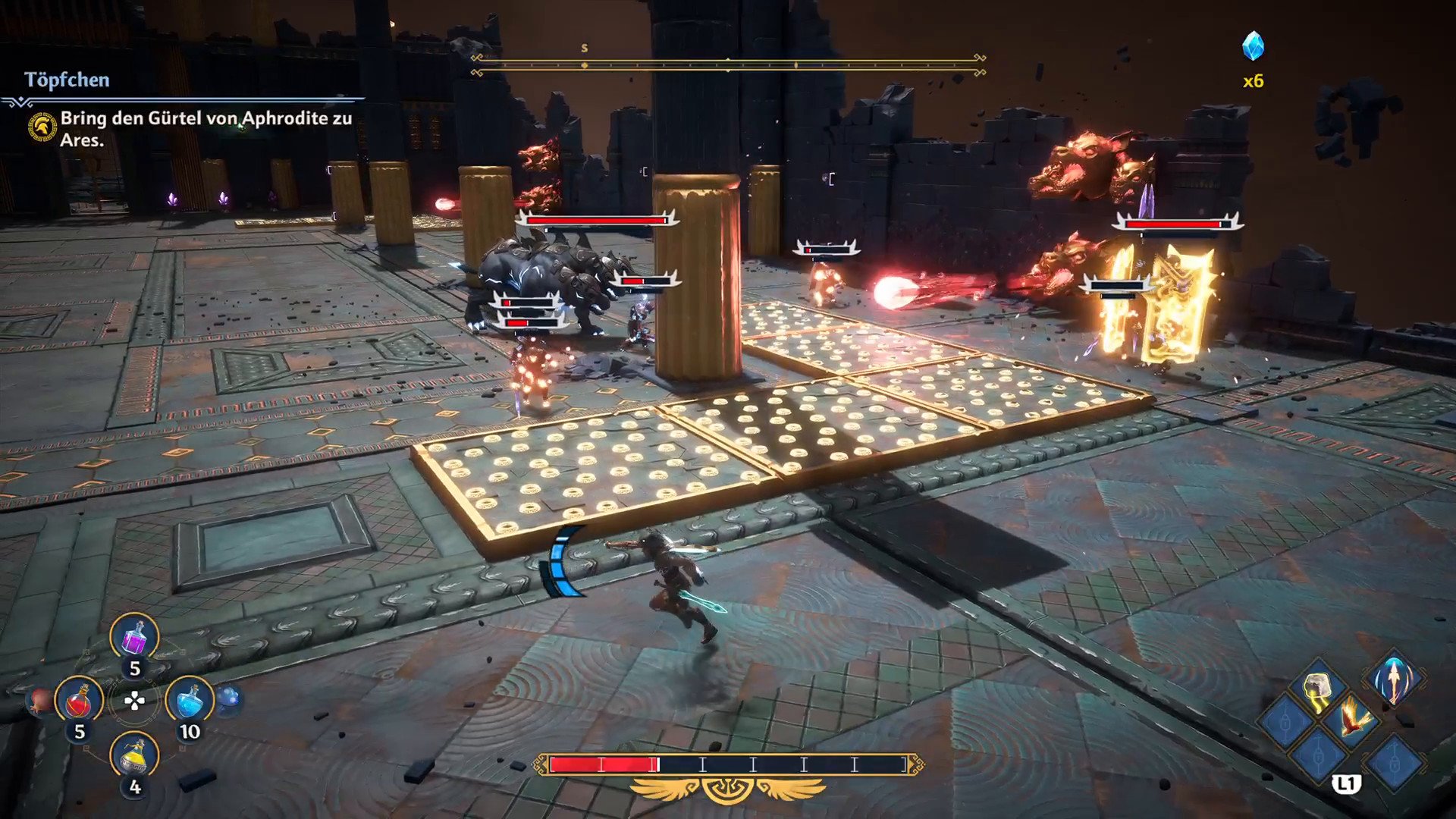Pick the pomegranate icon beside red potion
Image resolution: width=1456 pixels, height=819 pixels.
click(39, 701)
